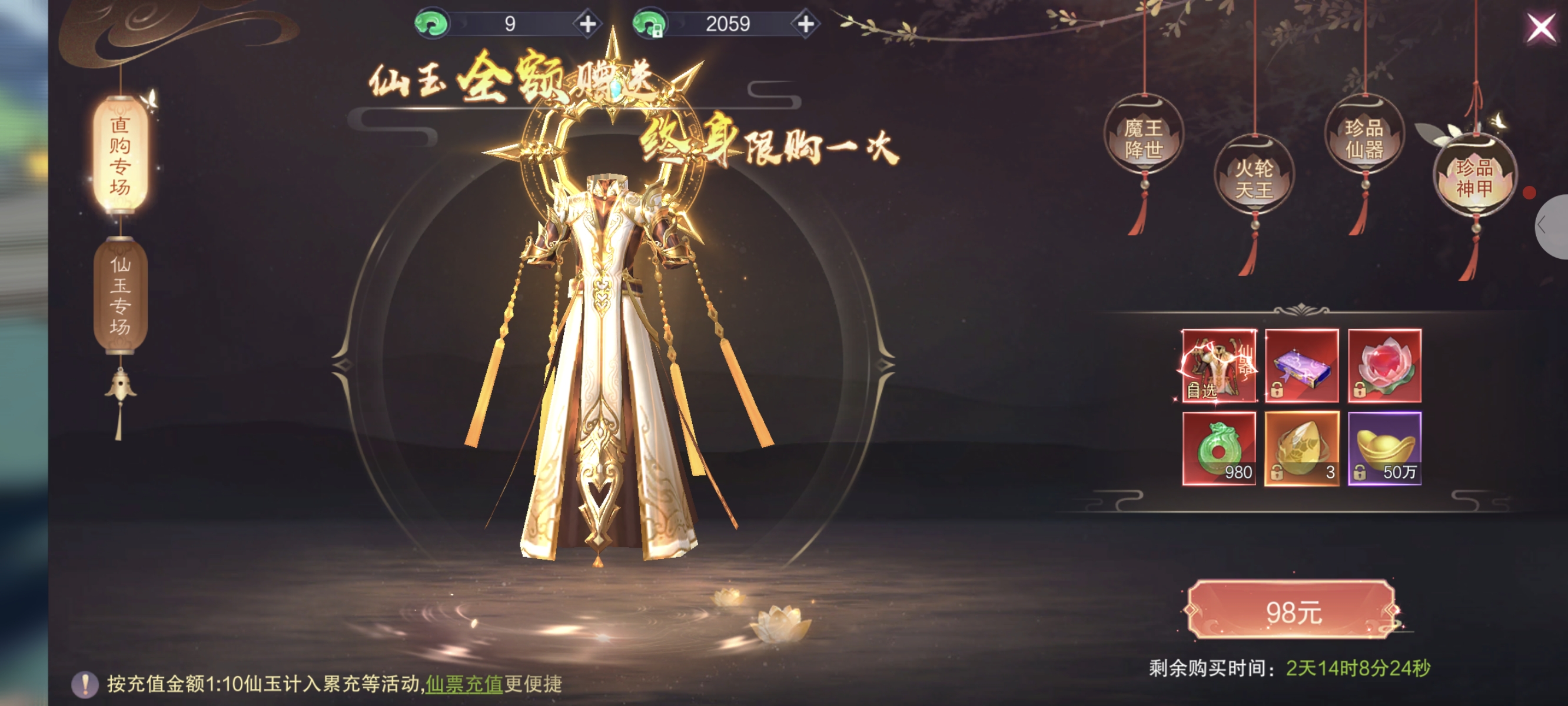This screenshot has width=1568, height=706.
Task: Open the 仙玉专场 lantern tab
Action: pos(120,295)
